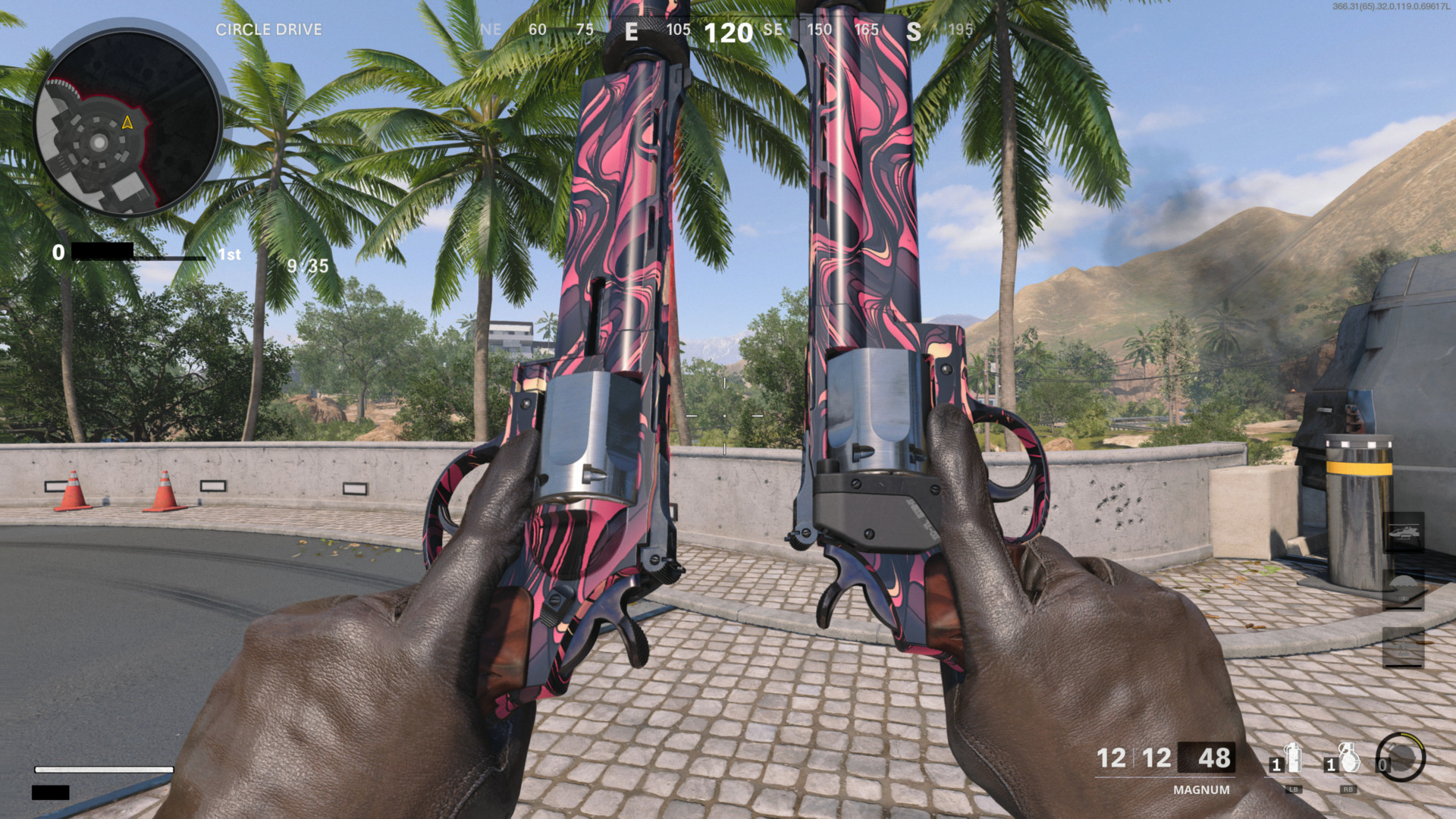Click the match timer showing 9:35
This screenshot has height=819, width=1456.
click(x=306, y=267)
